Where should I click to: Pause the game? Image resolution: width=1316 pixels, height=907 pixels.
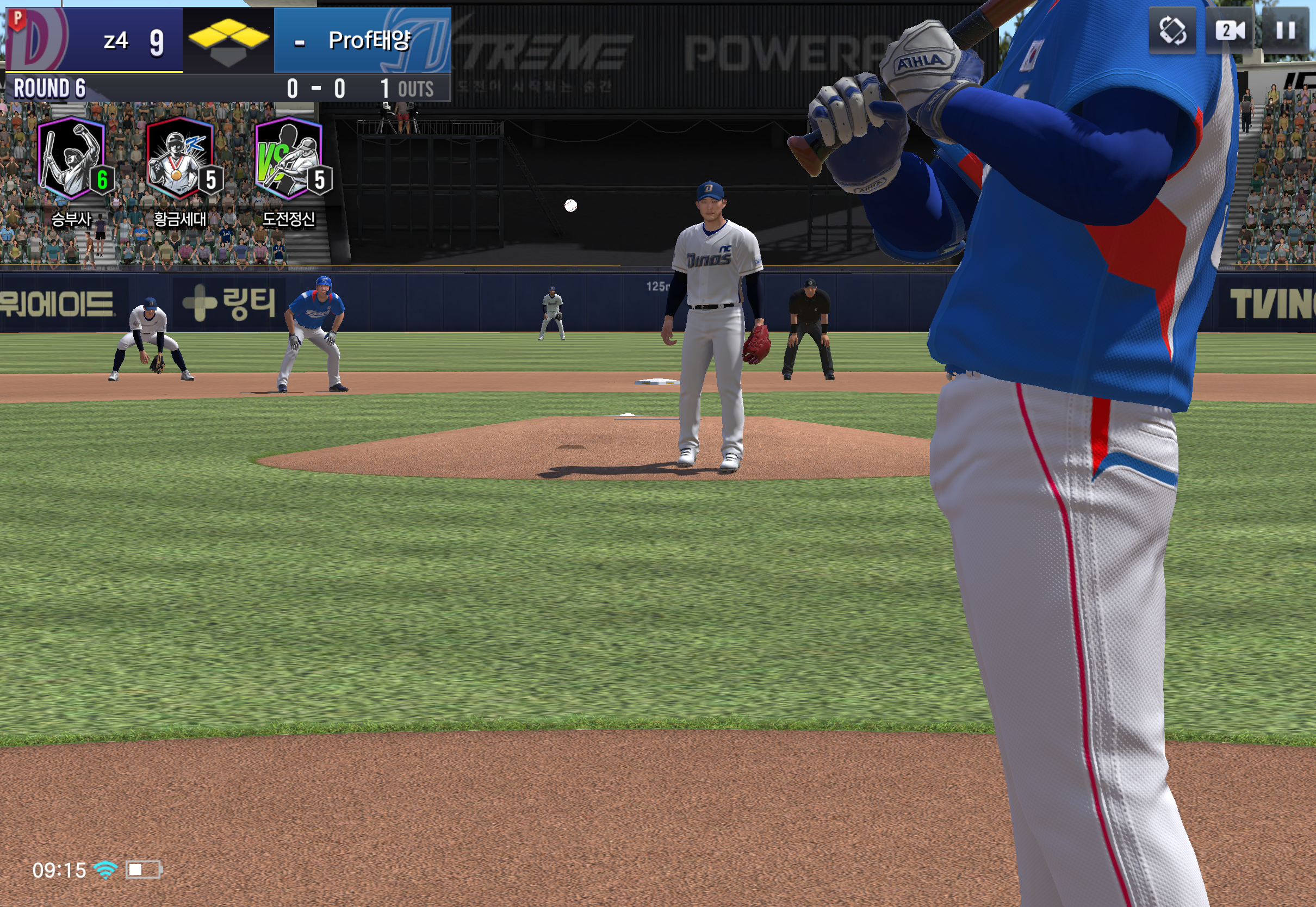[1286, 29]
